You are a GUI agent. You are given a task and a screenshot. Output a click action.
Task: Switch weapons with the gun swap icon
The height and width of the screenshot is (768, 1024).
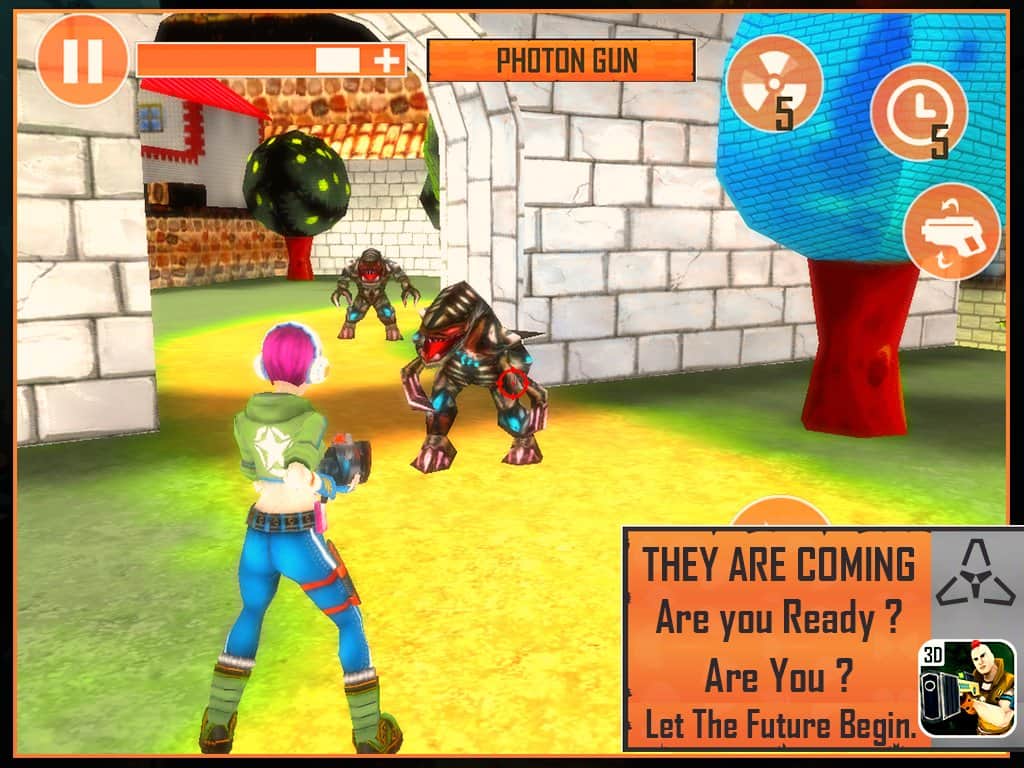951,232
